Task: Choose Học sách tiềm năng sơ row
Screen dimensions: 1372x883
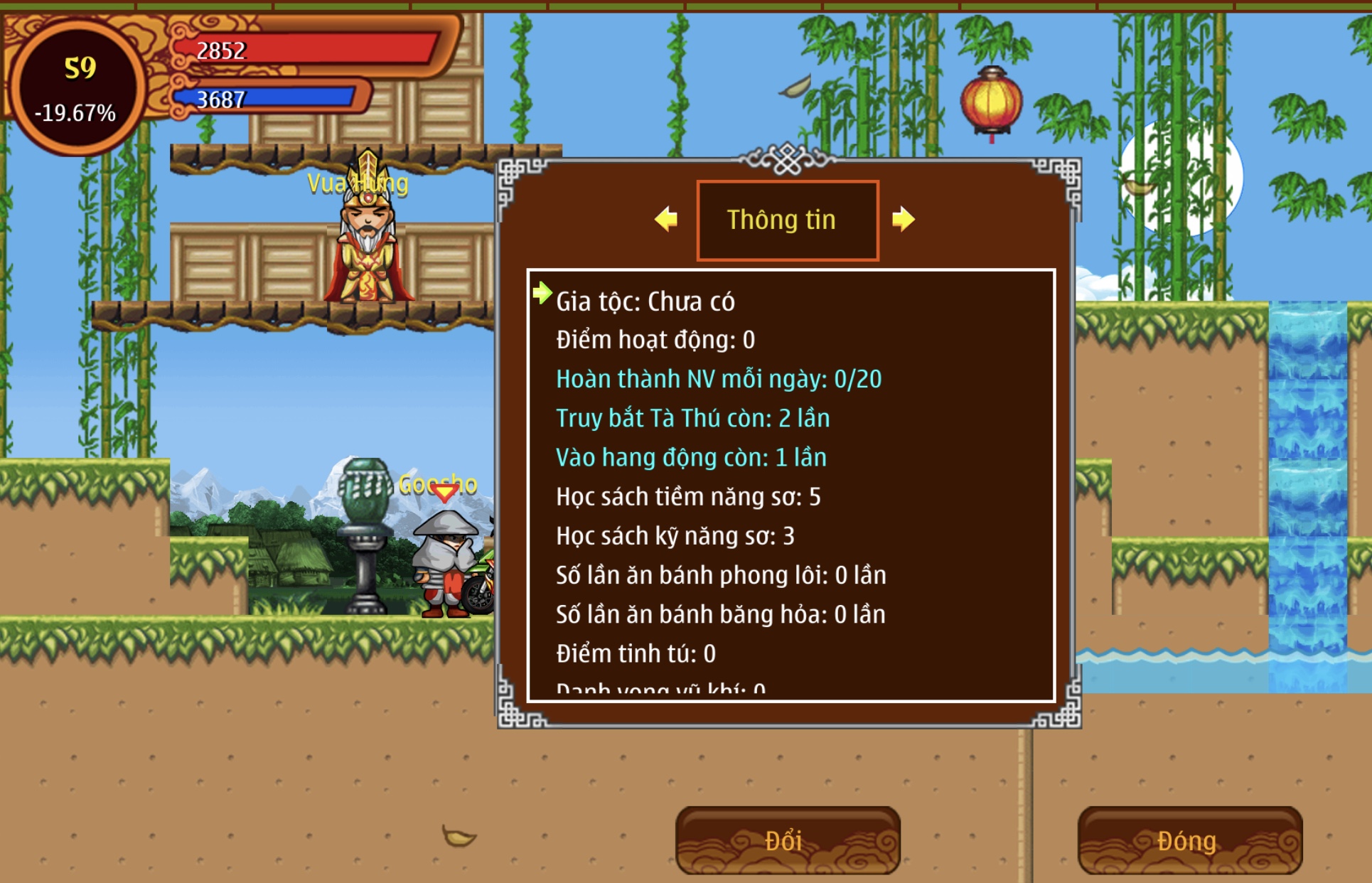Action: click(688, 496)
